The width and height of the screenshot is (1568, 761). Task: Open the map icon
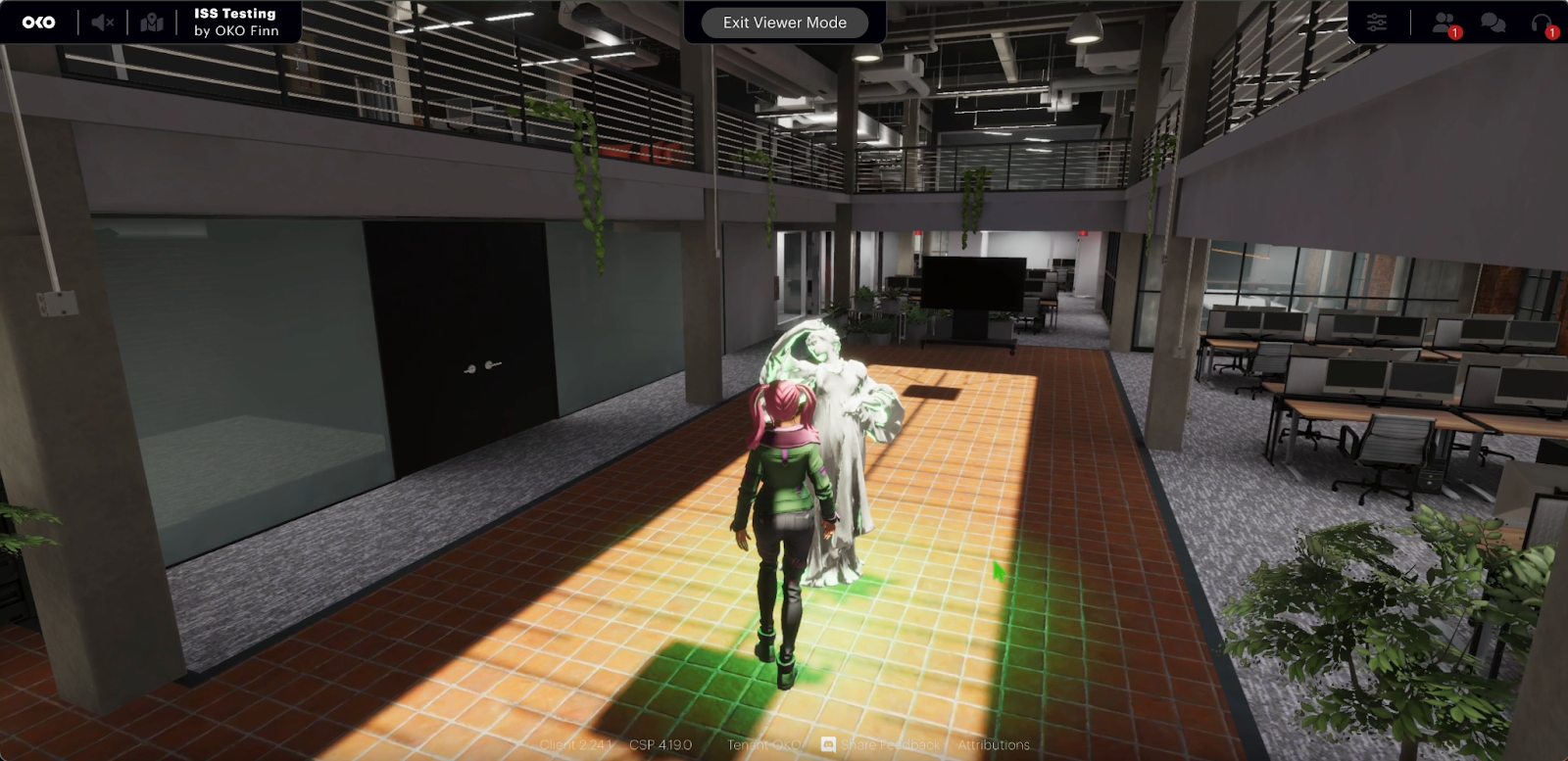[152, 23]
